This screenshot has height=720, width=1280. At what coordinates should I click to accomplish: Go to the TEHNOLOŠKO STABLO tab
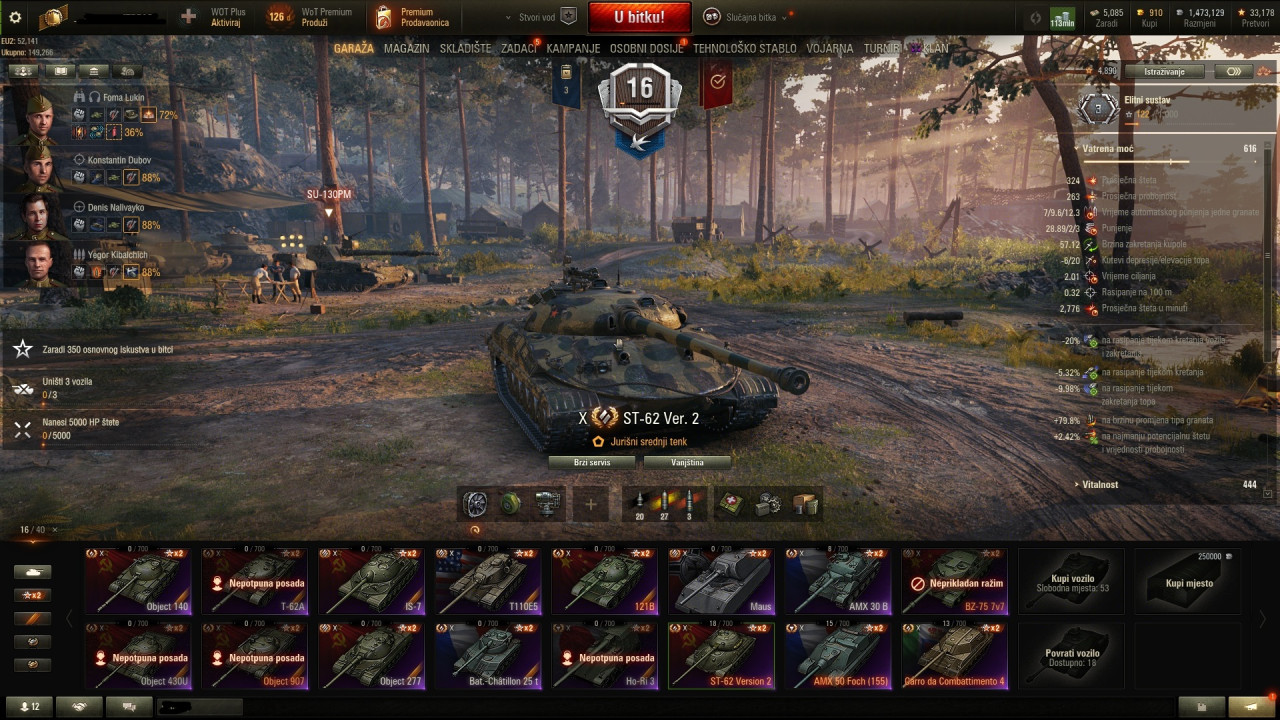[x=745, y=48]
